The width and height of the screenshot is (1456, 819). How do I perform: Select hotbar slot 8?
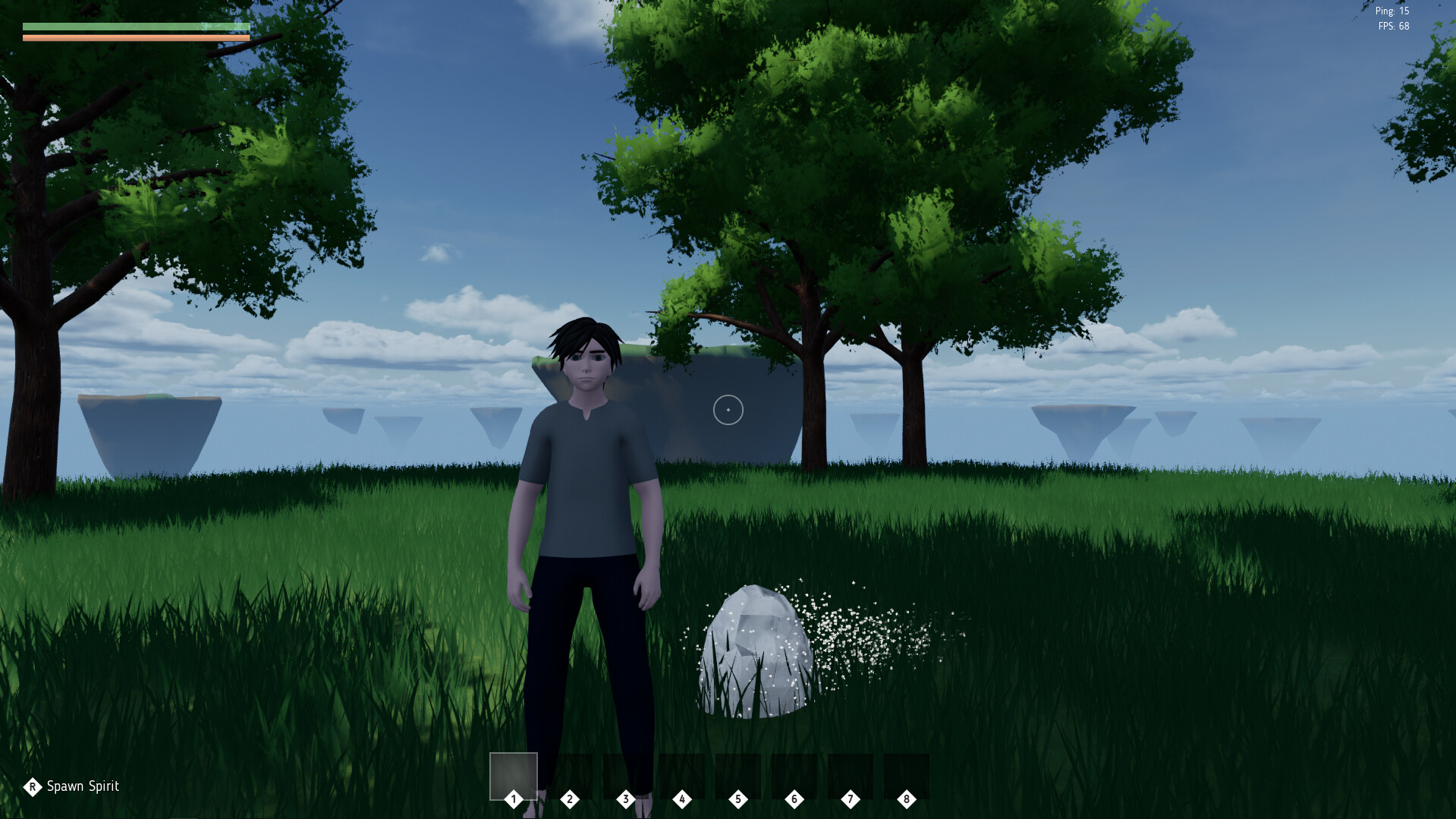[907, 775]
